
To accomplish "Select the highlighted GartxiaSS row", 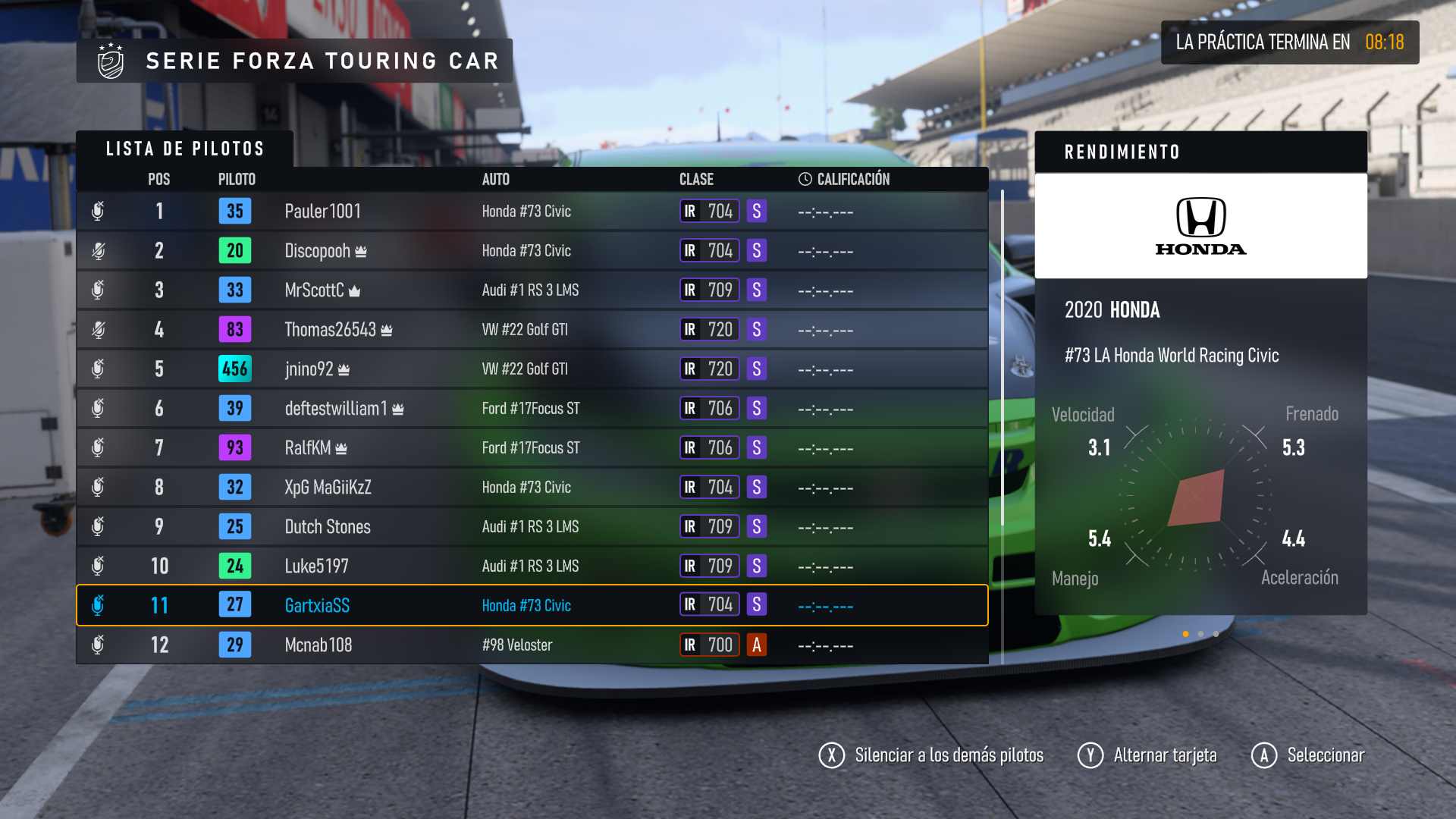I will tap(531, 605).
